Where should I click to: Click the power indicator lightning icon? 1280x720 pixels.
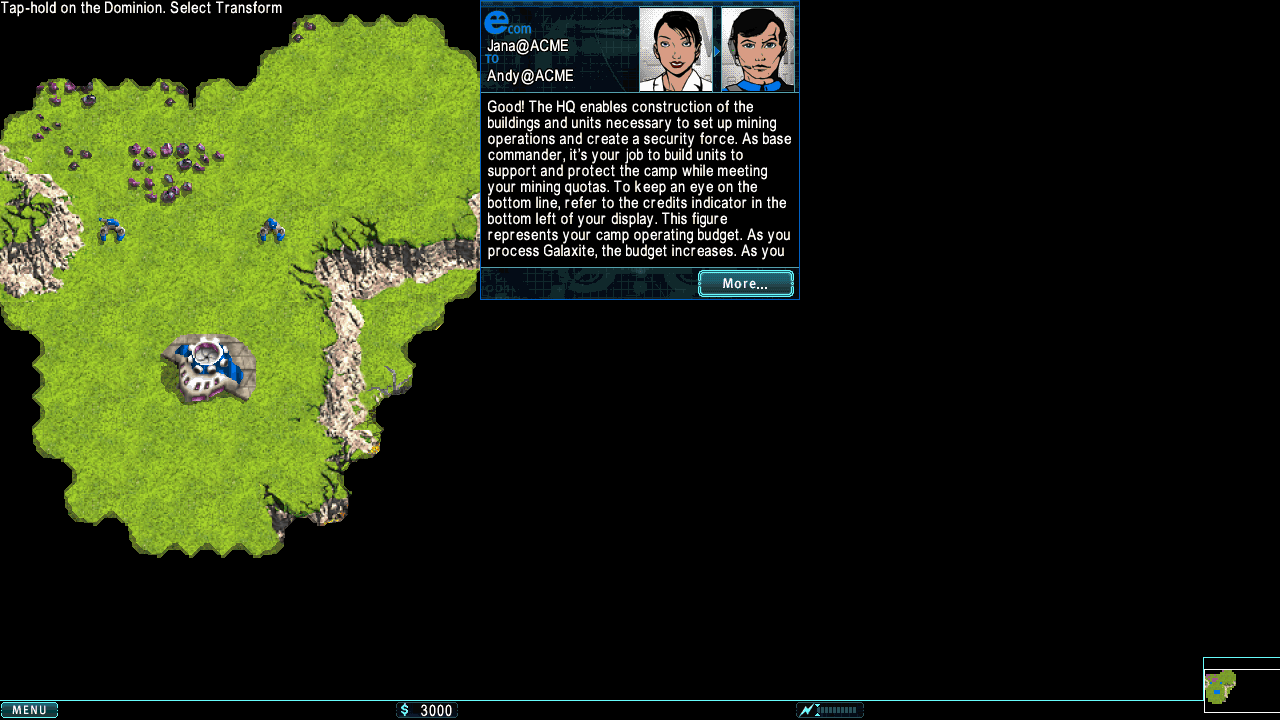807,710
